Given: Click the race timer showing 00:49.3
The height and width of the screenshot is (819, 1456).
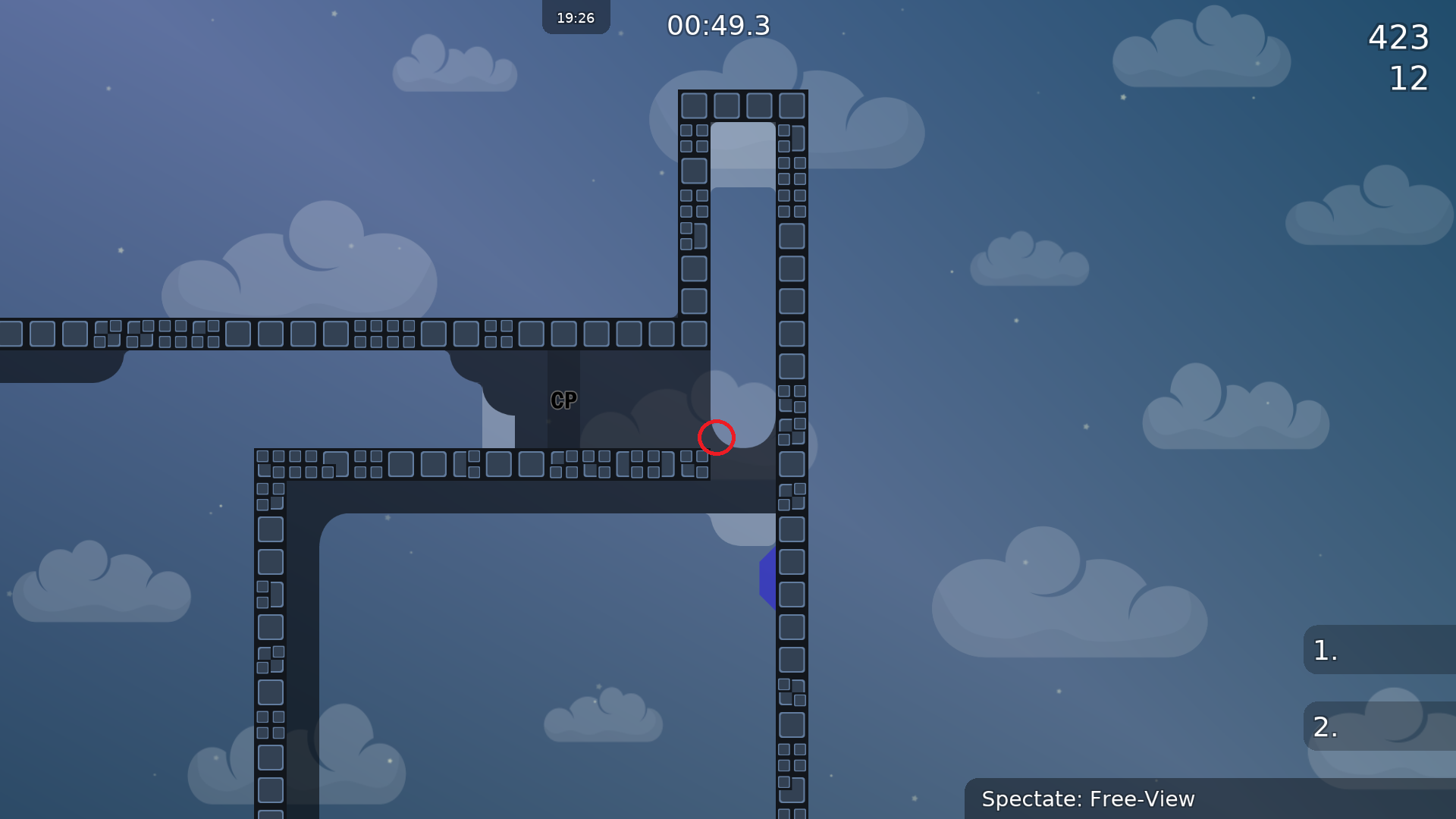Looking at the screenshot, I should [718, 25].
